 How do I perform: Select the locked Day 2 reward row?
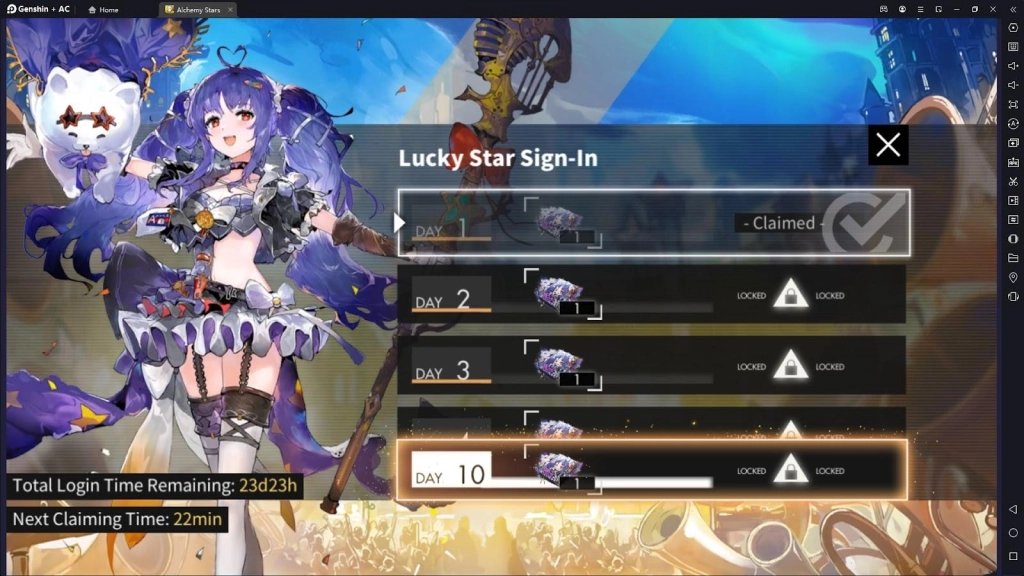pos(652,294)
